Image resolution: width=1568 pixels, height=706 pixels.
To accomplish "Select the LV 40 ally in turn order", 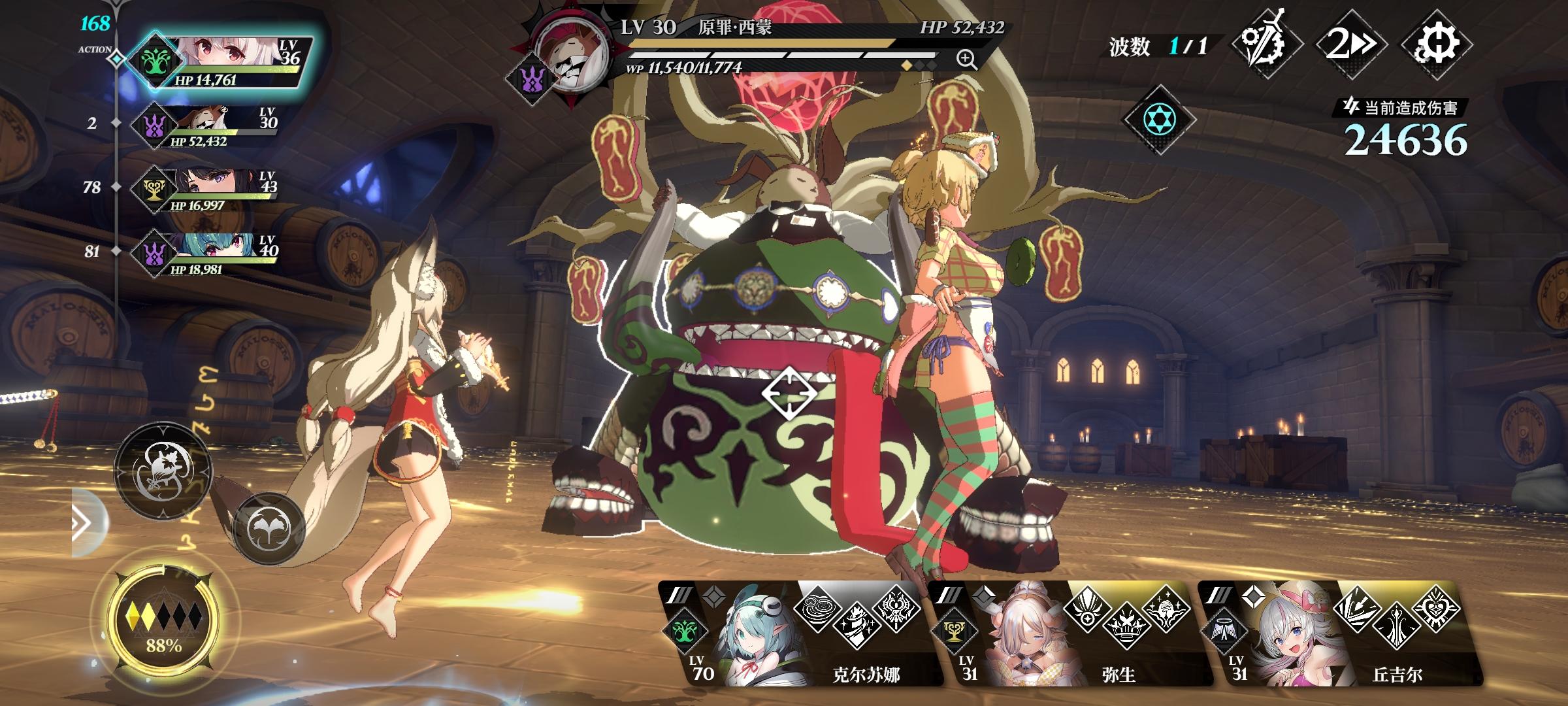I will point(209,253).
